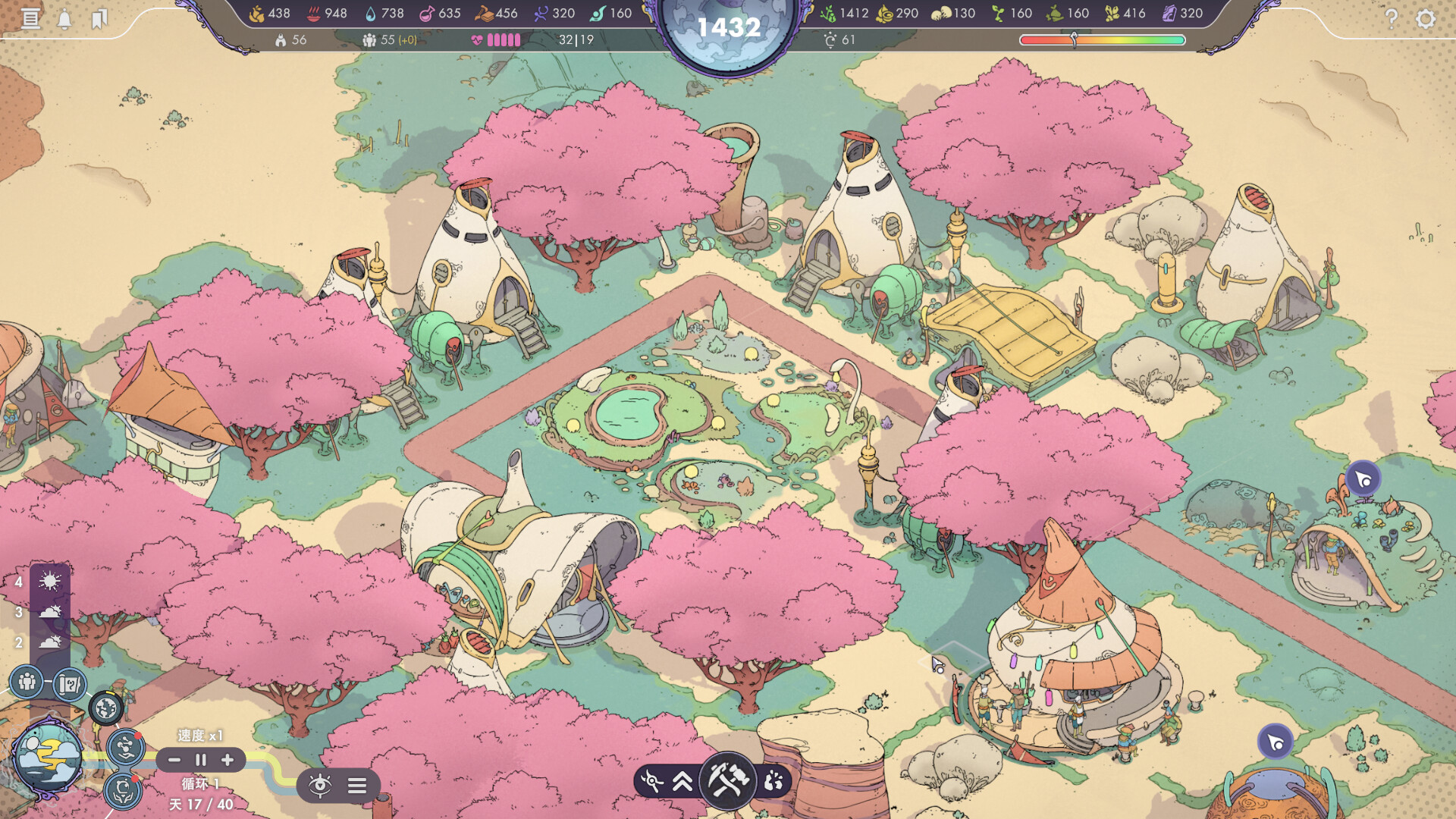Open the population group icon
1456x819 pixels.
click(27, 682)
